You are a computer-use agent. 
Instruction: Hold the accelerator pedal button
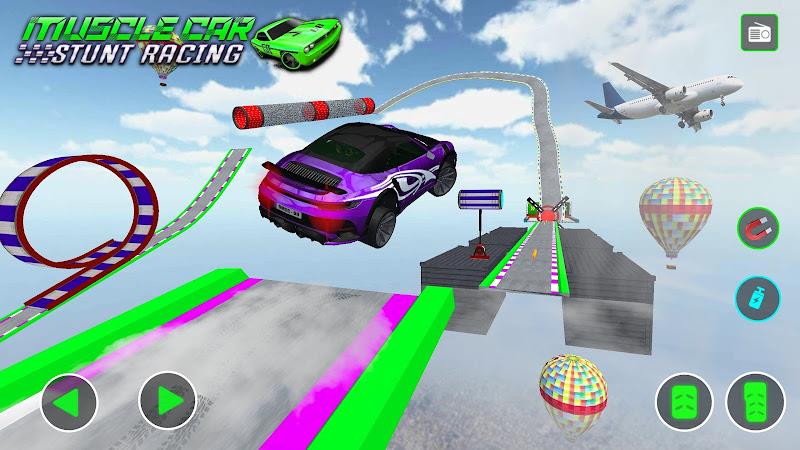755,402
